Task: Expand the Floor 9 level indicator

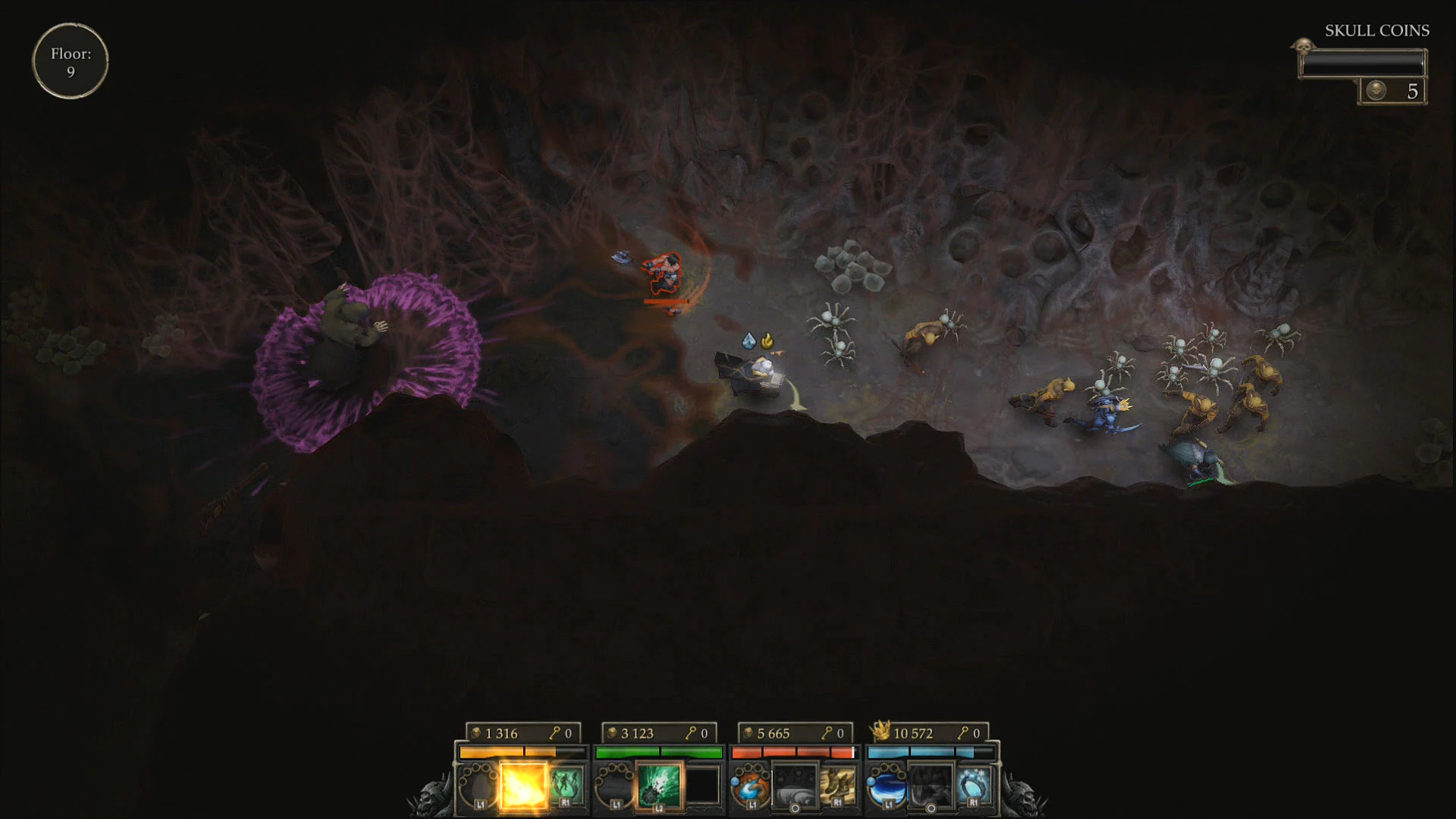Action: [71, 61]
